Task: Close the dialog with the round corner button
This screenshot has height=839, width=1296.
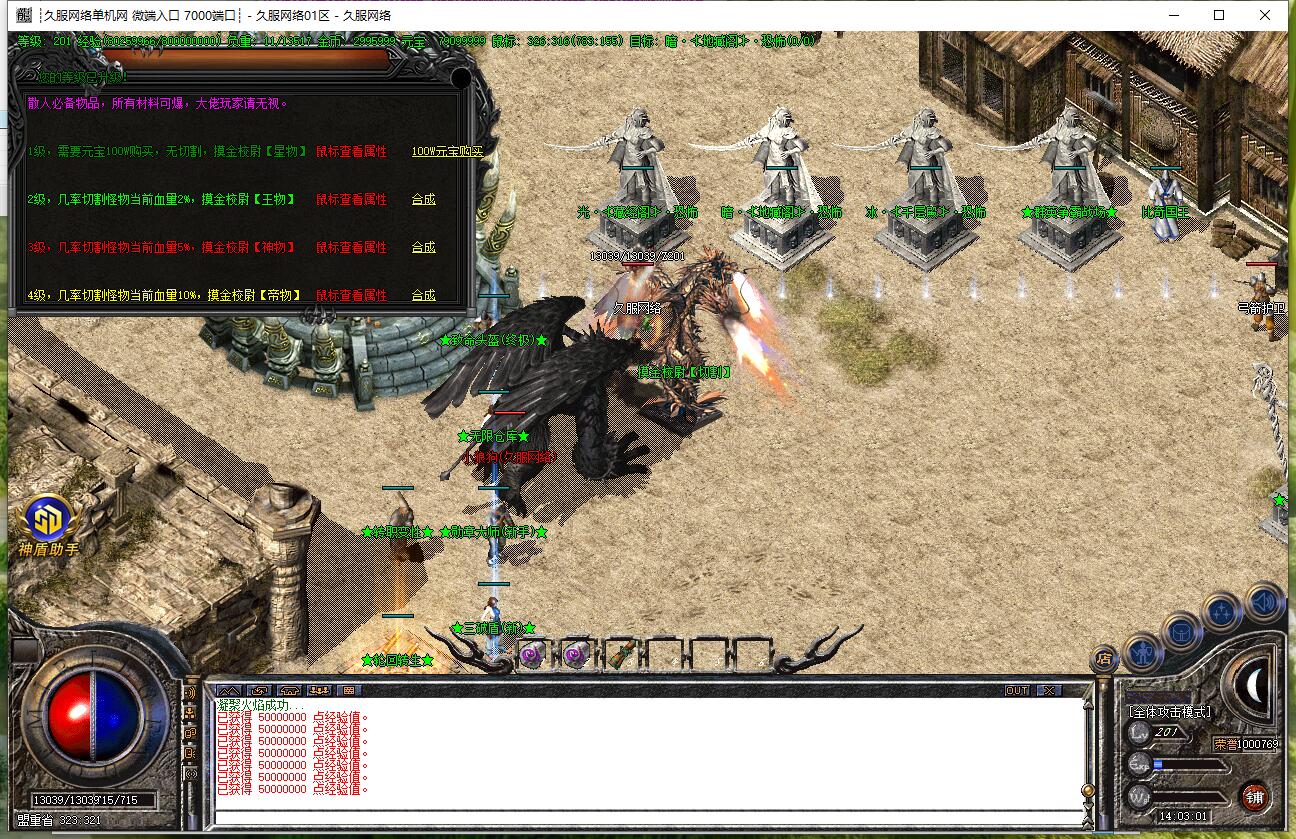Action: click(461, 78)
